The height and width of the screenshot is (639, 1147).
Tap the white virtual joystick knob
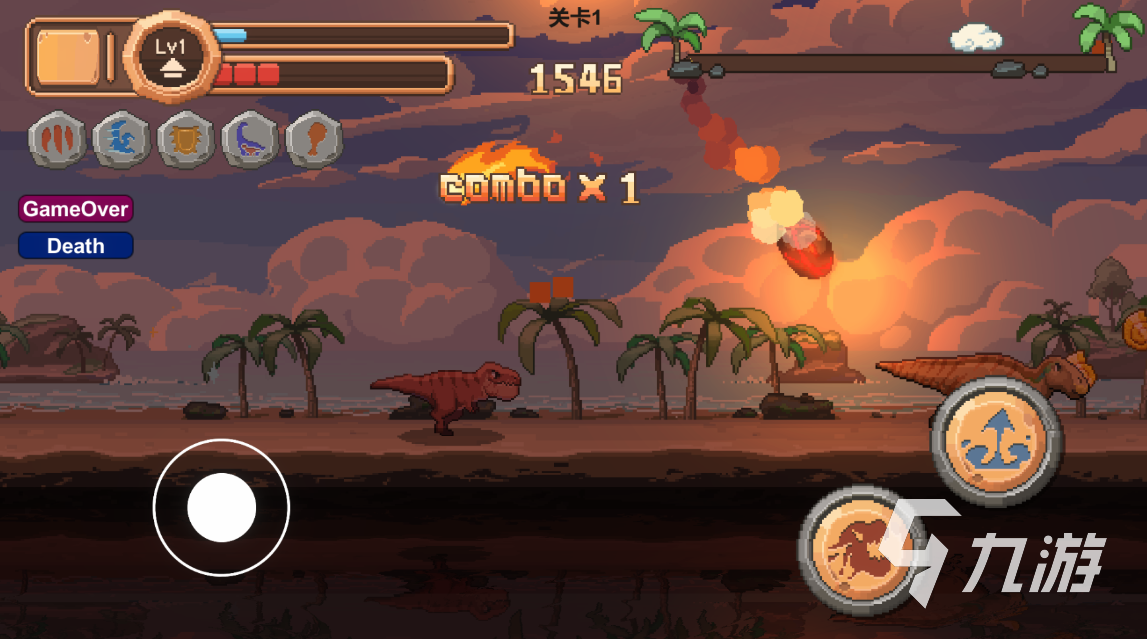(221, 508)
